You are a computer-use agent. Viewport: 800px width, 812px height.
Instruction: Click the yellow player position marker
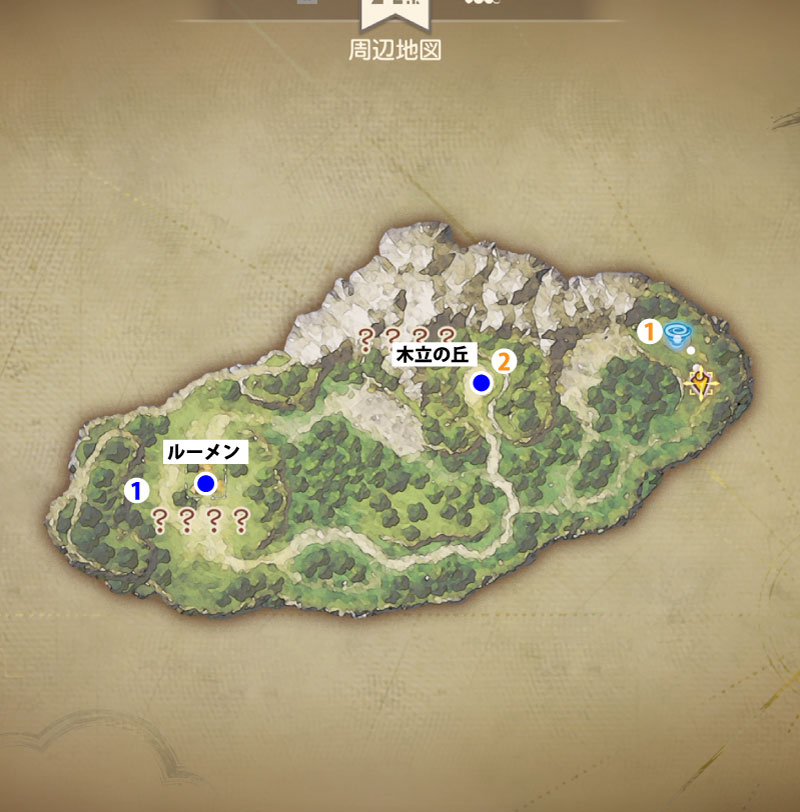click(702, 381)
